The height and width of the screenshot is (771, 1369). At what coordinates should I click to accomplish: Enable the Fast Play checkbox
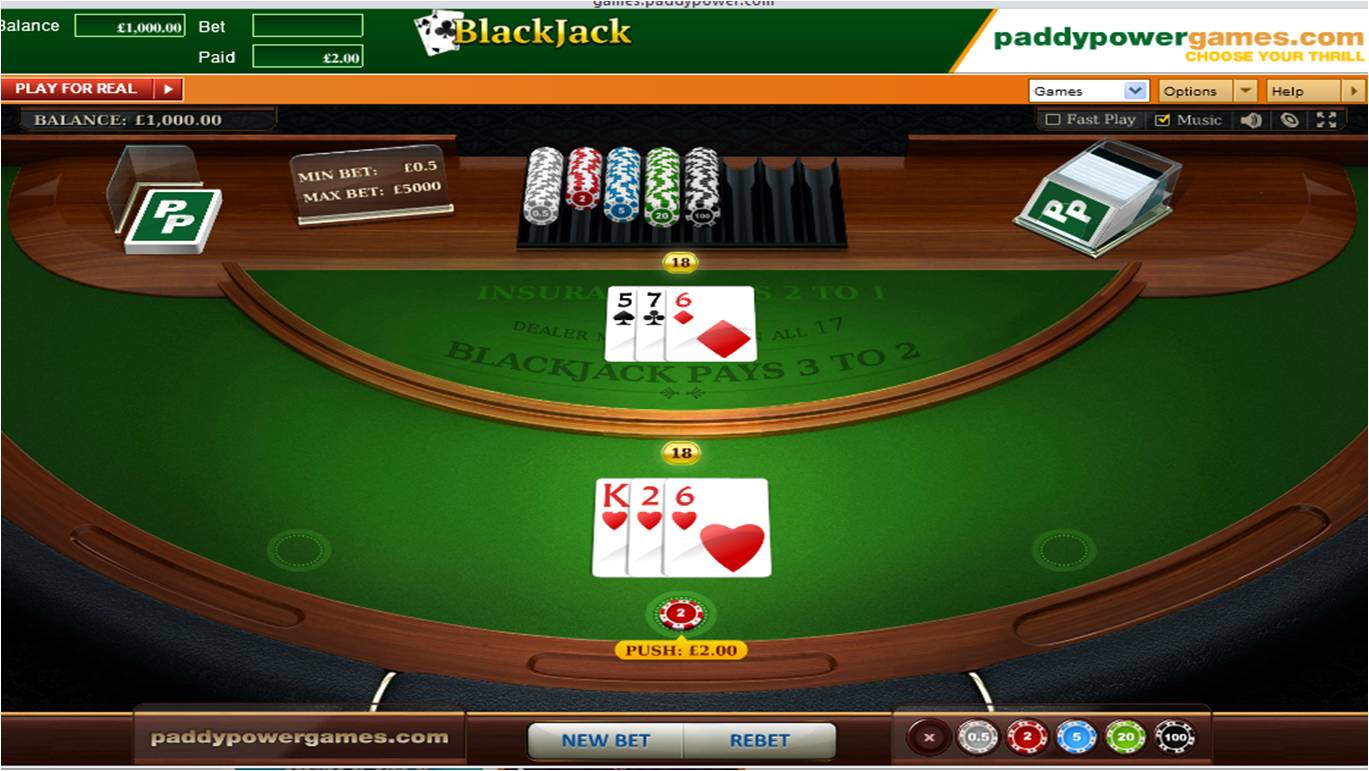pos(1052,120)
